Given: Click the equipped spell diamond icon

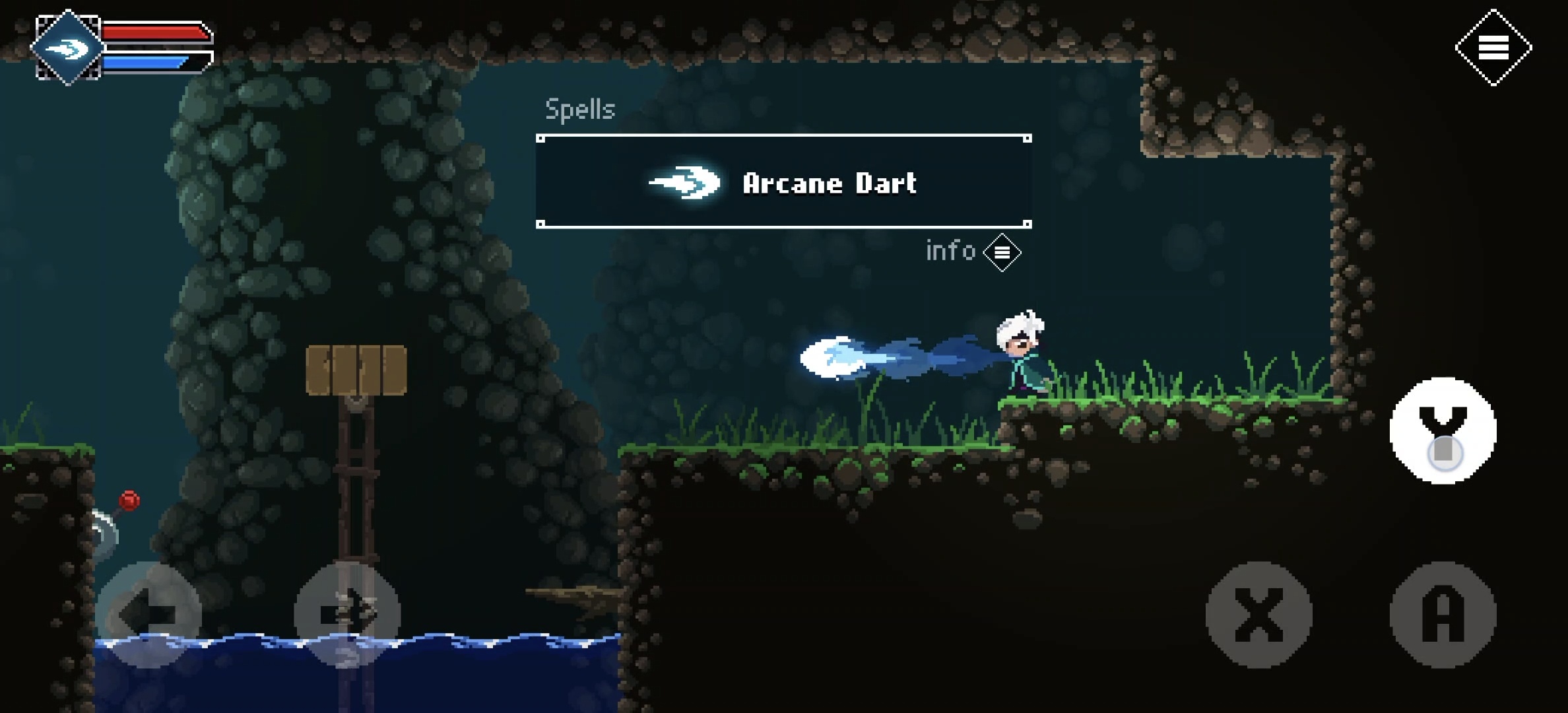Looking at the screenshot, I should (x=68, y=48).
